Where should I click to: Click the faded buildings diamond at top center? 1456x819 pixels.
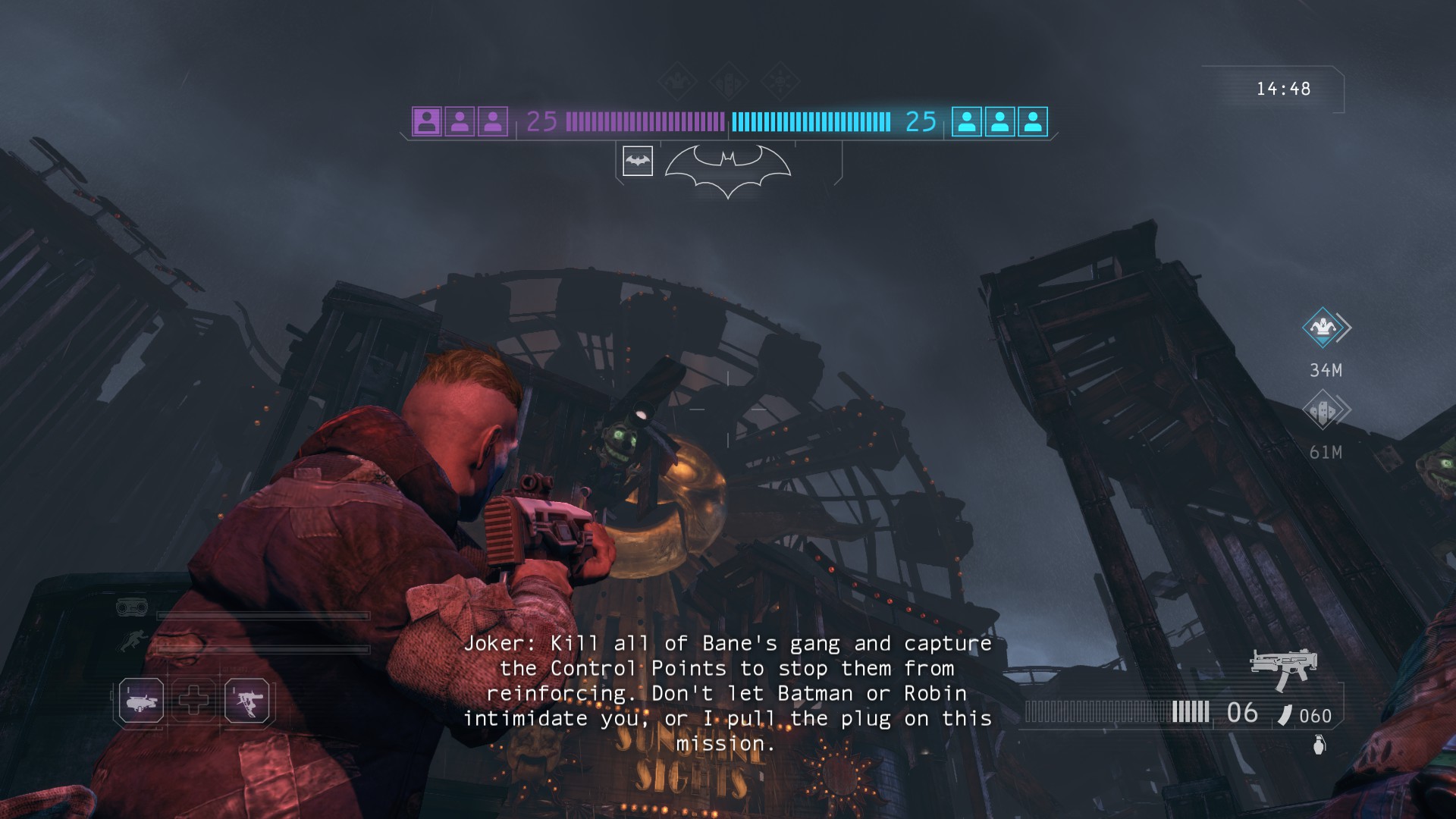[729, 80]
